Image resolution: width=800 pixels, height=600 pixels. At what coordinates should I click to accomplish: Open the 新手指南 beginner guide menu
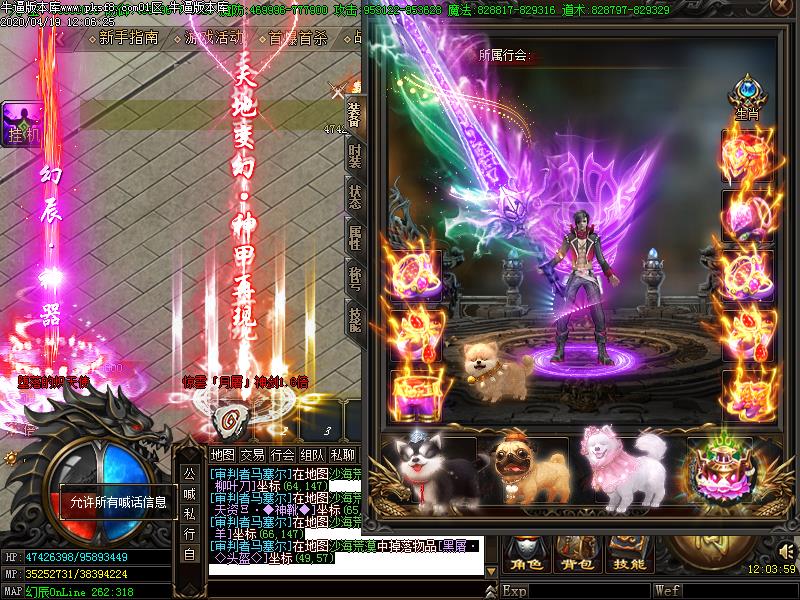coord(129,39)
